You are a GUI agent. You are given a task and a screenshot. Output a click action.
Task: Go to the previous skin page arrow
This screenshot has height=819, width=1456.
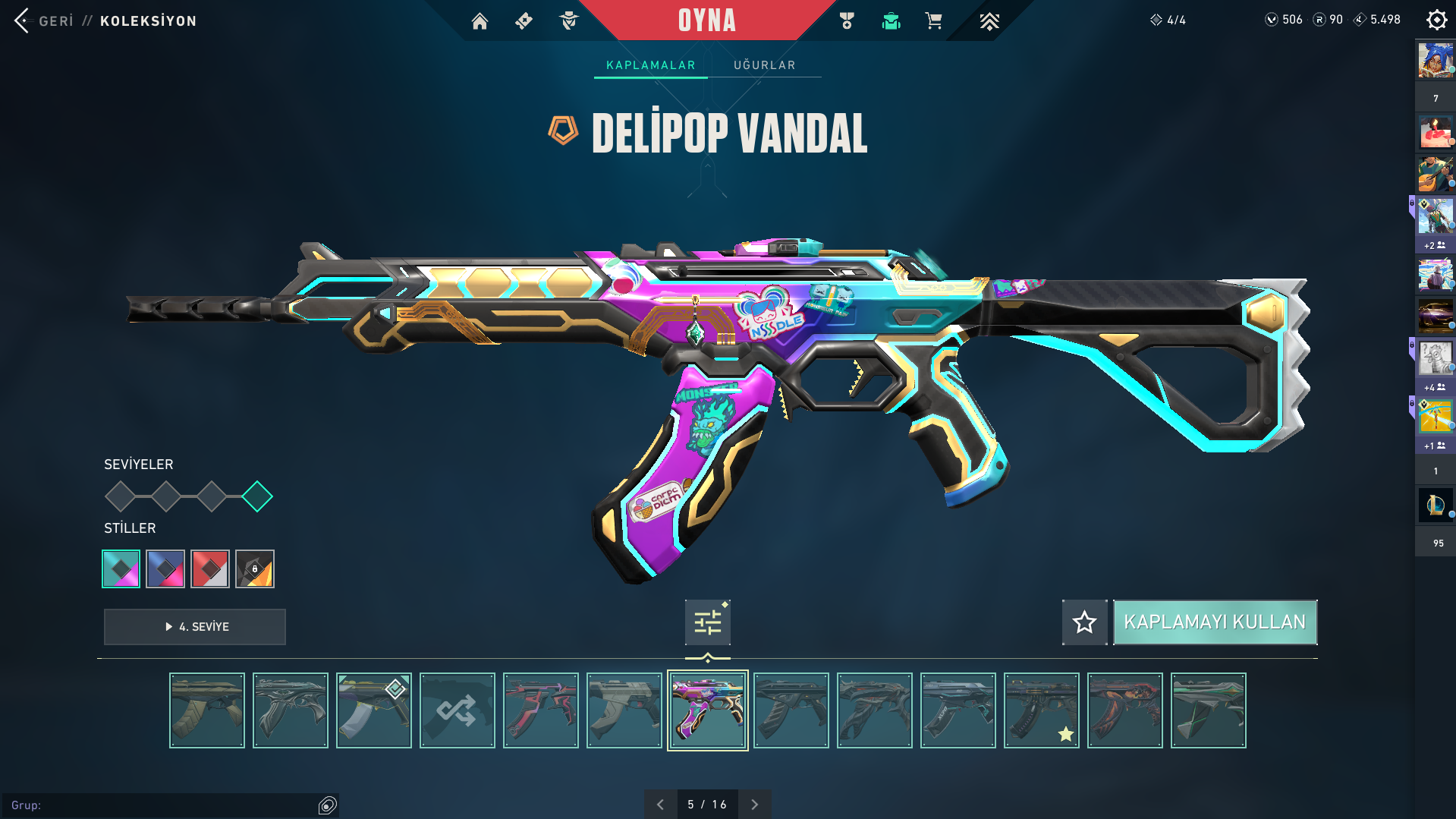[660, 805]
